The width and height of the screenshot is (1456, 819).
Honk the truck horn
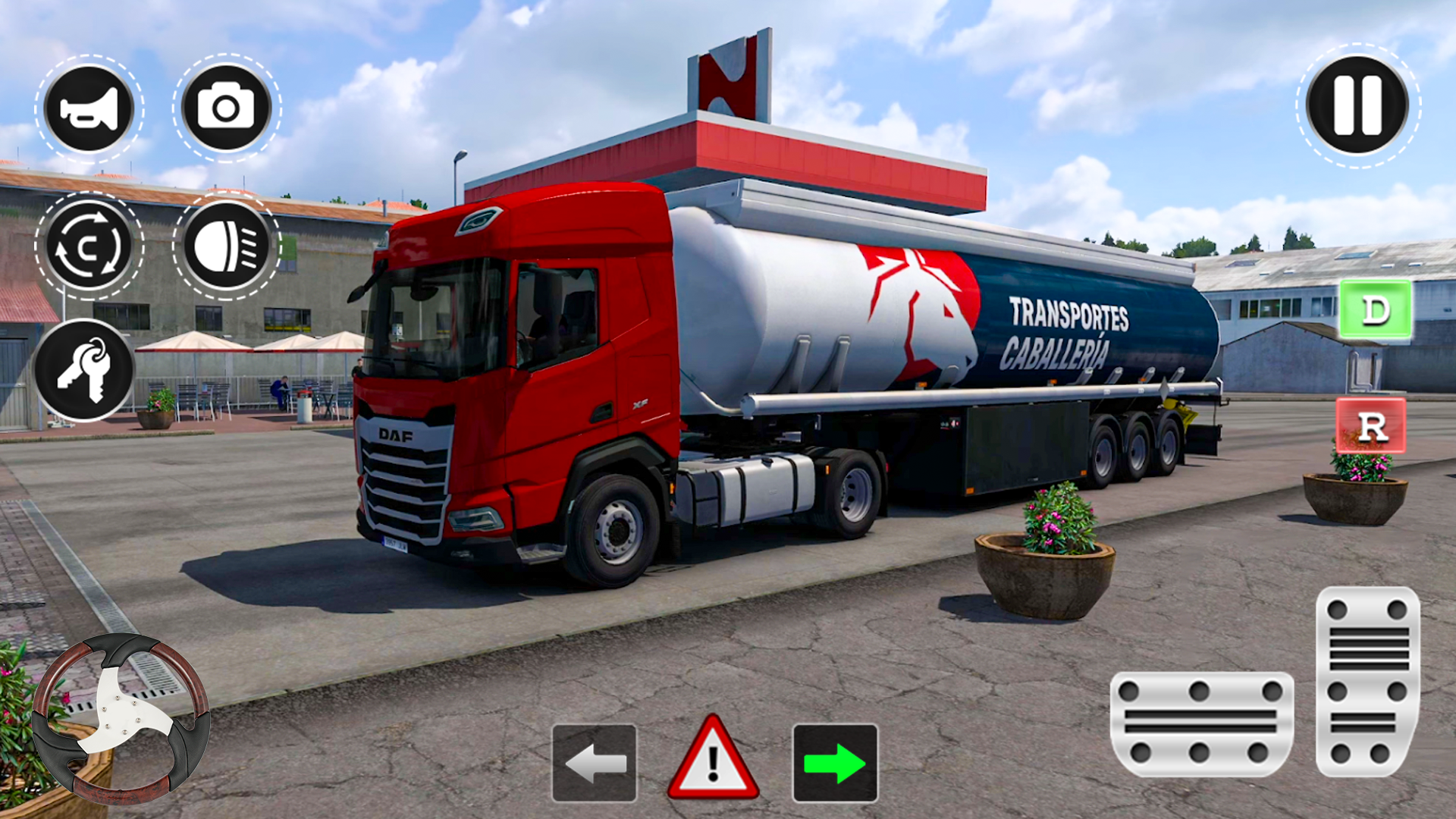[89, 108]
